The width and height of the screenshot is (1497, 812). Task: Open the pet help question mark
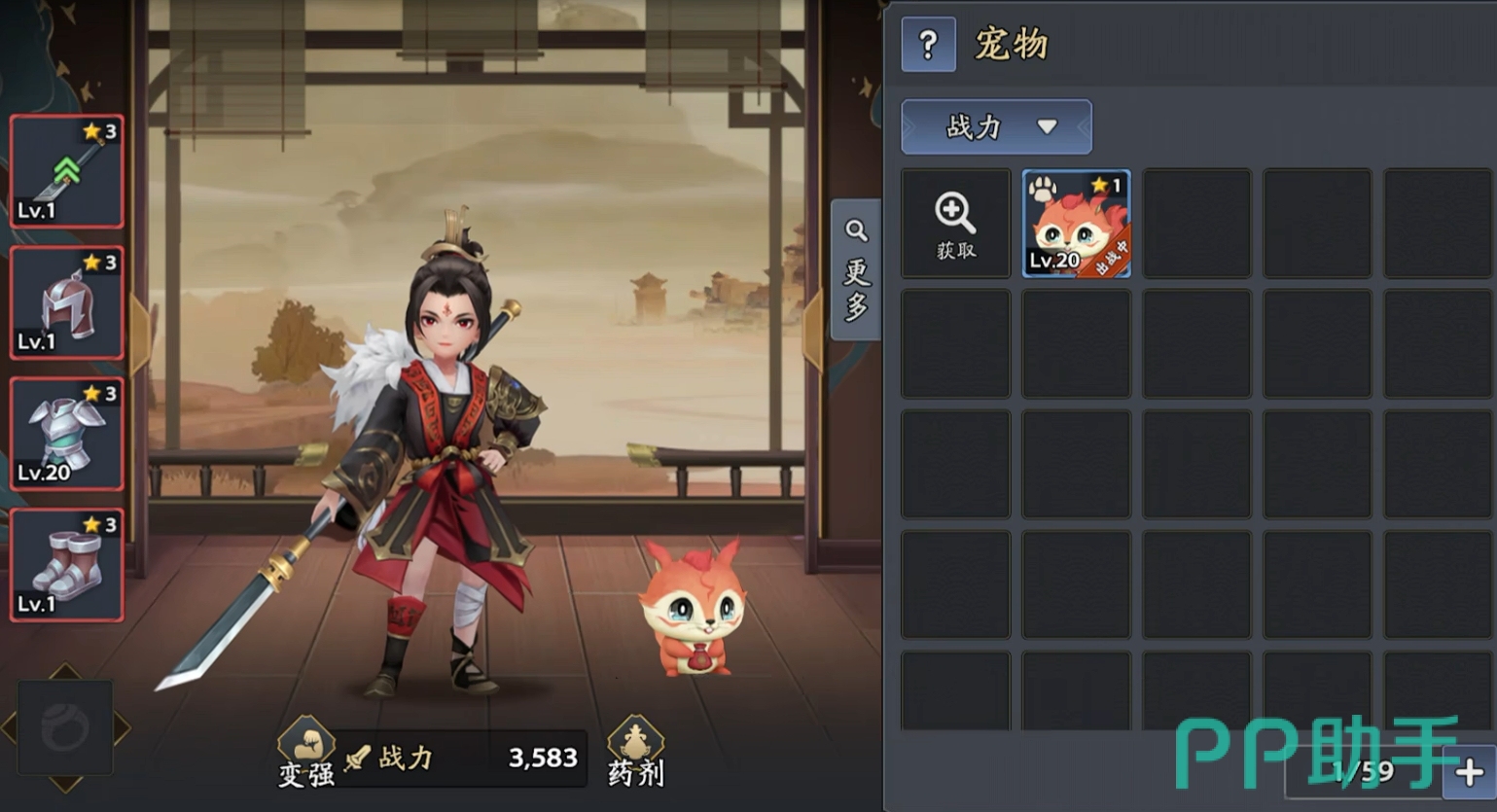tap(928, 45)
